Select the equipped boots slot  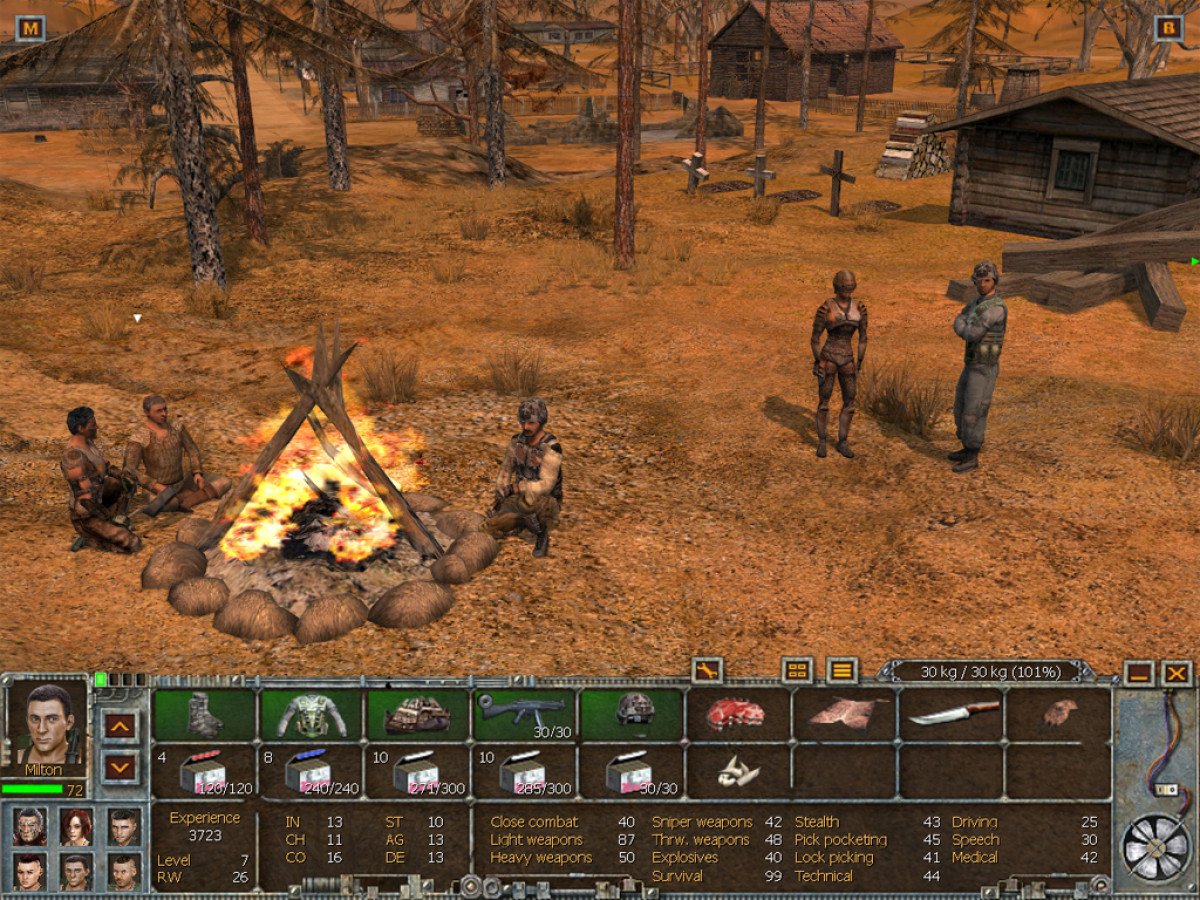point(206,715)
